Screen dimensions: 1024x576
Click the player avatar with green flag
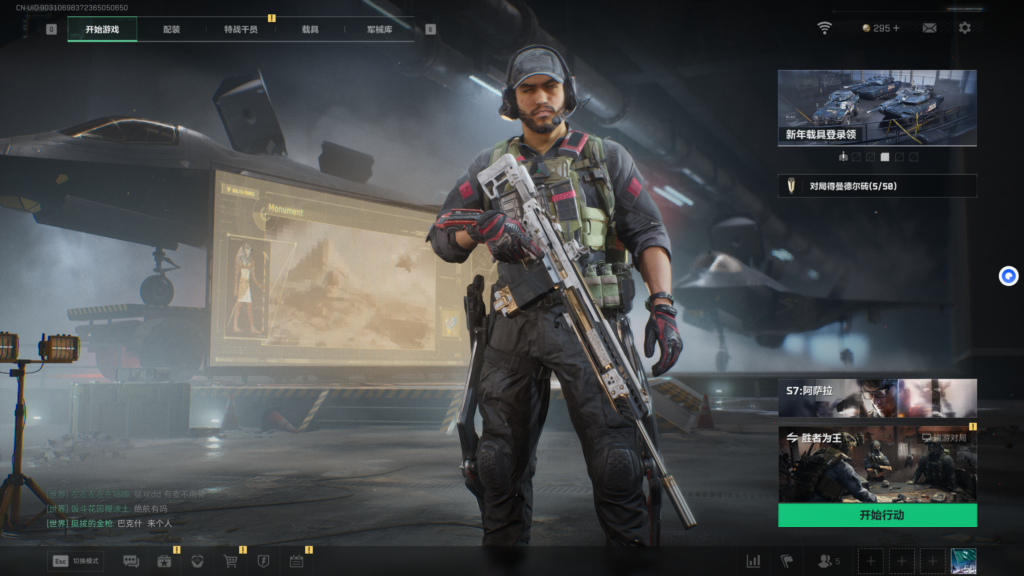[x=964, y=561]
